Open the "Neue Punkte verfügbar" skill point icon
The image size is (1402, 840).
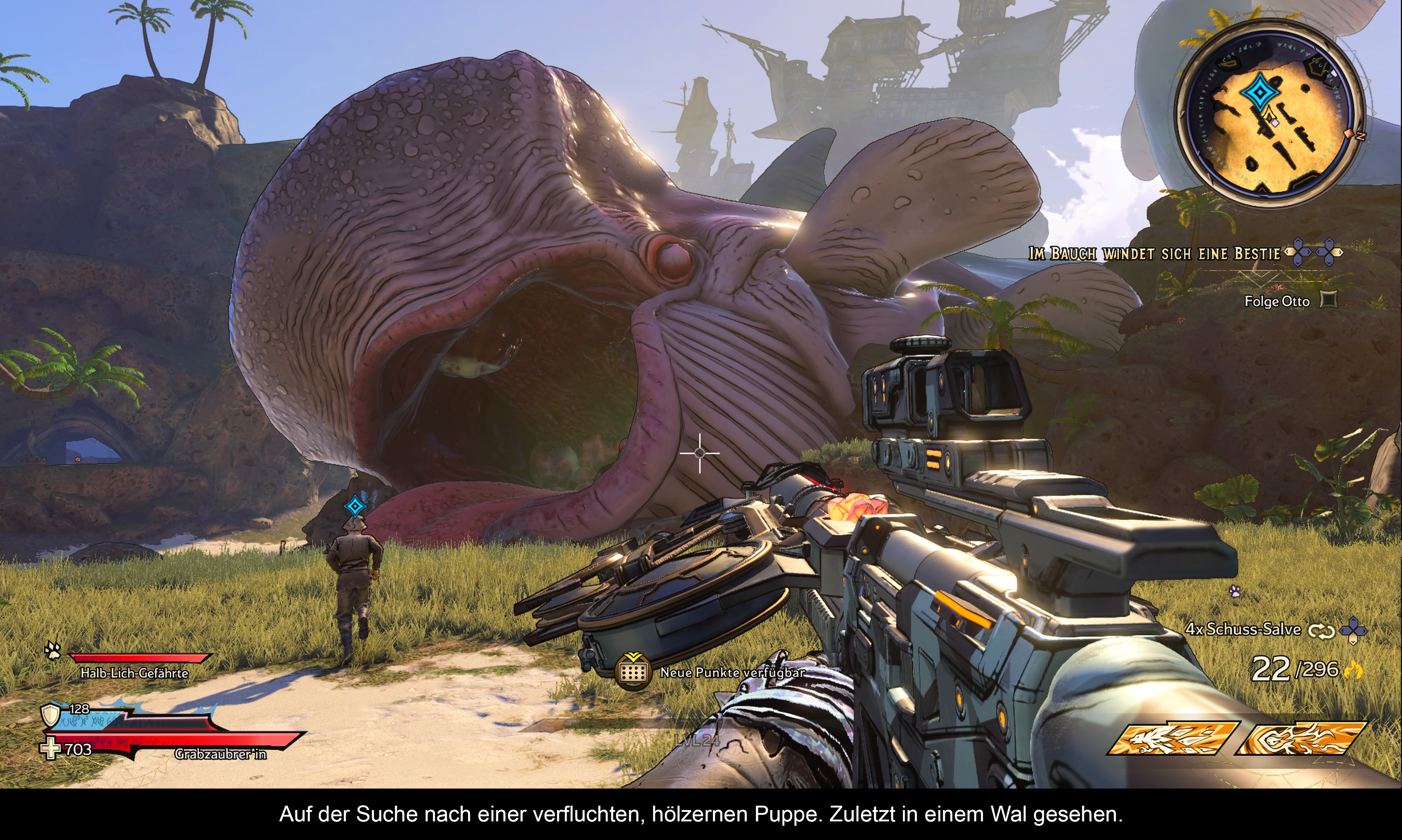[633, 671]
